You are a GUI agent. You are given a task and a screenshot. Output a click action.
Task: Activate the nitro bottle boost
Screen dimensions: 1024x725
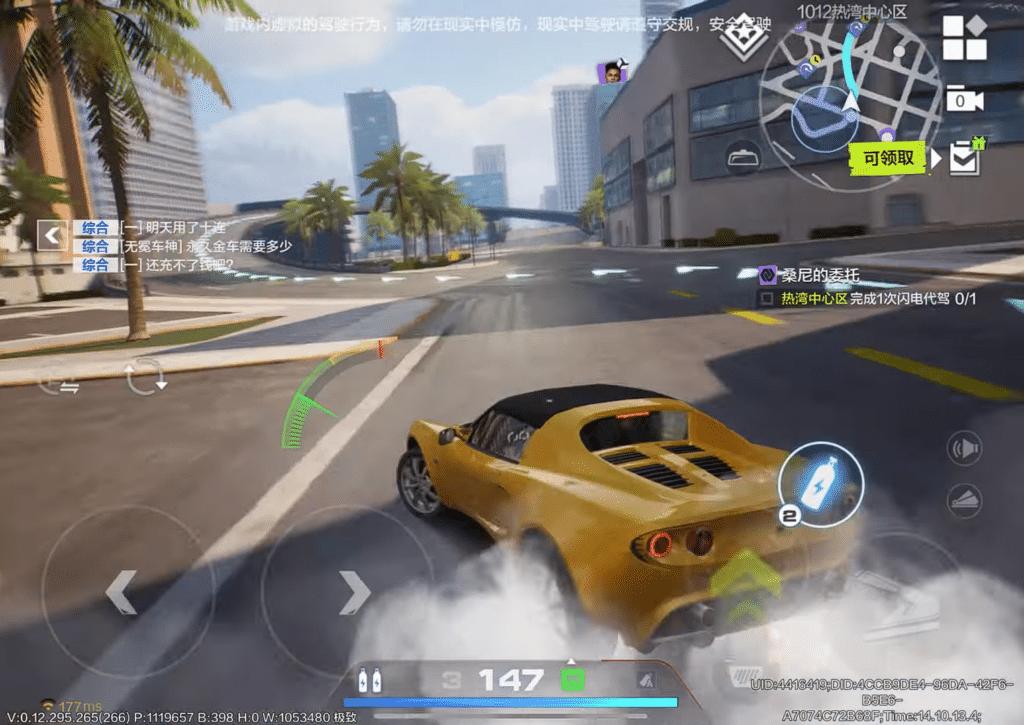(x=820, y=484)
